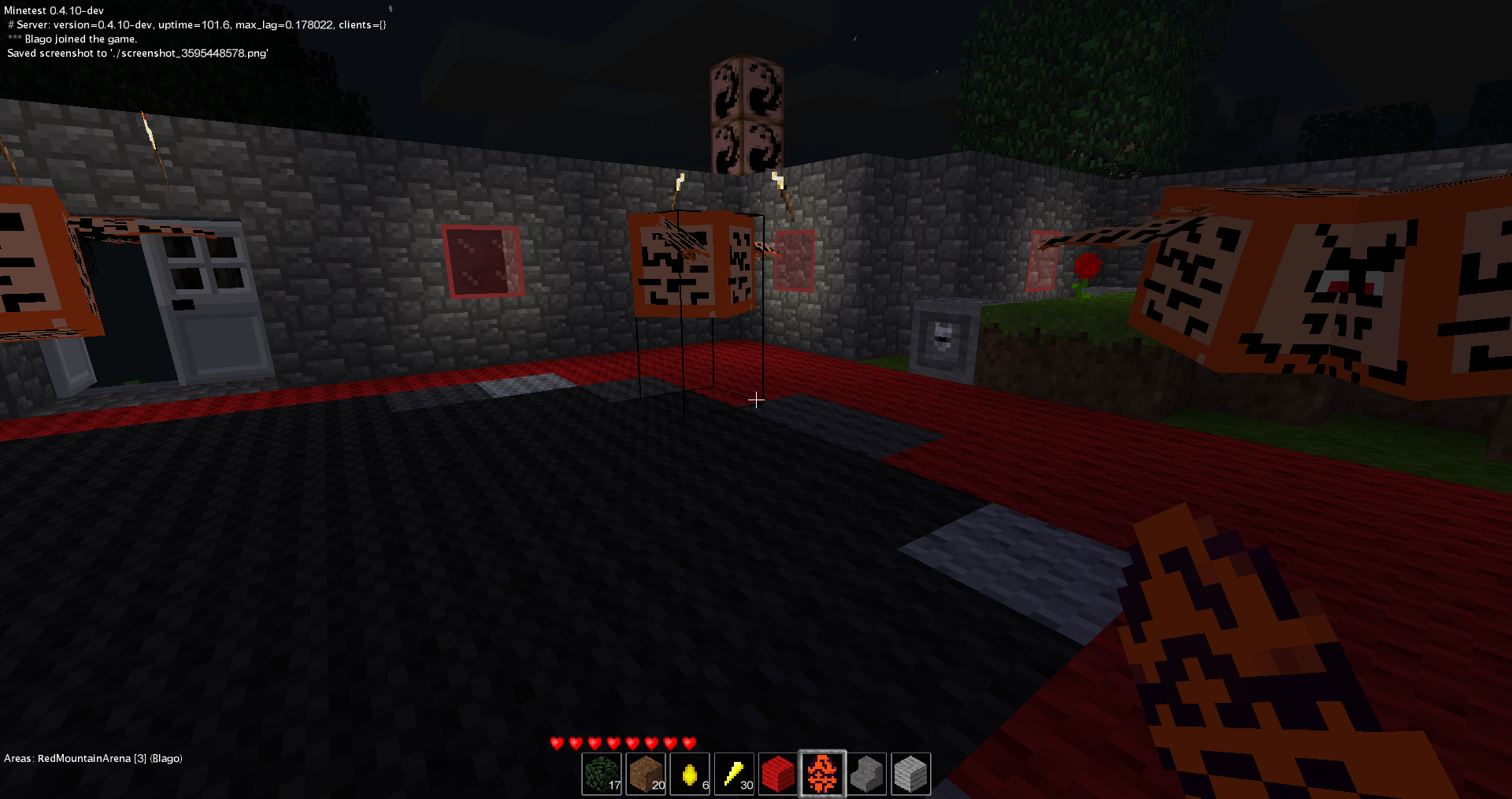The width and height of the screenshot is (1512, 799).
Task: Click the leftmost red heart in the health bar
Action: click(555, 741)
